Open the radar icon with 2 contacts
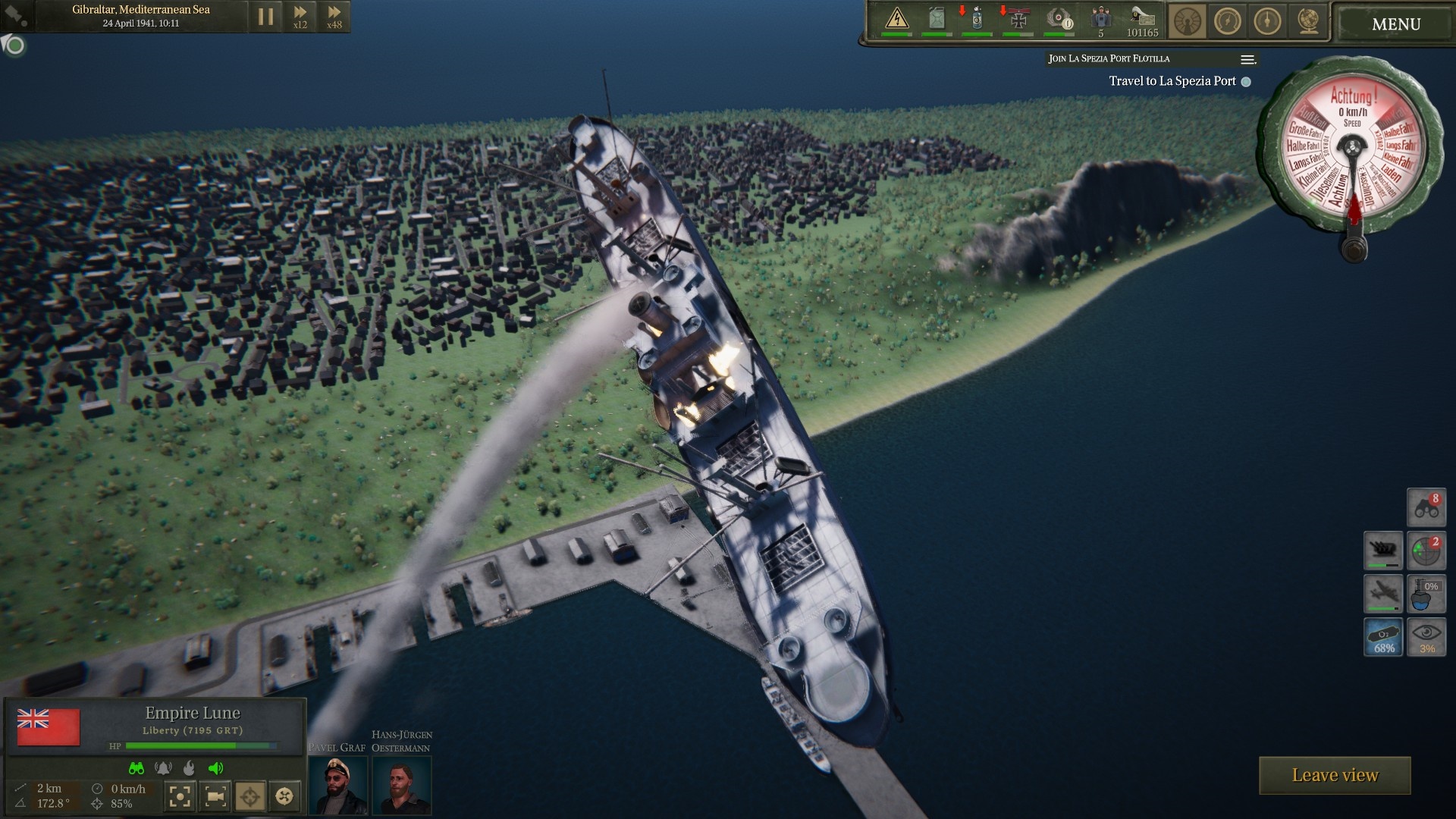 1426,551
